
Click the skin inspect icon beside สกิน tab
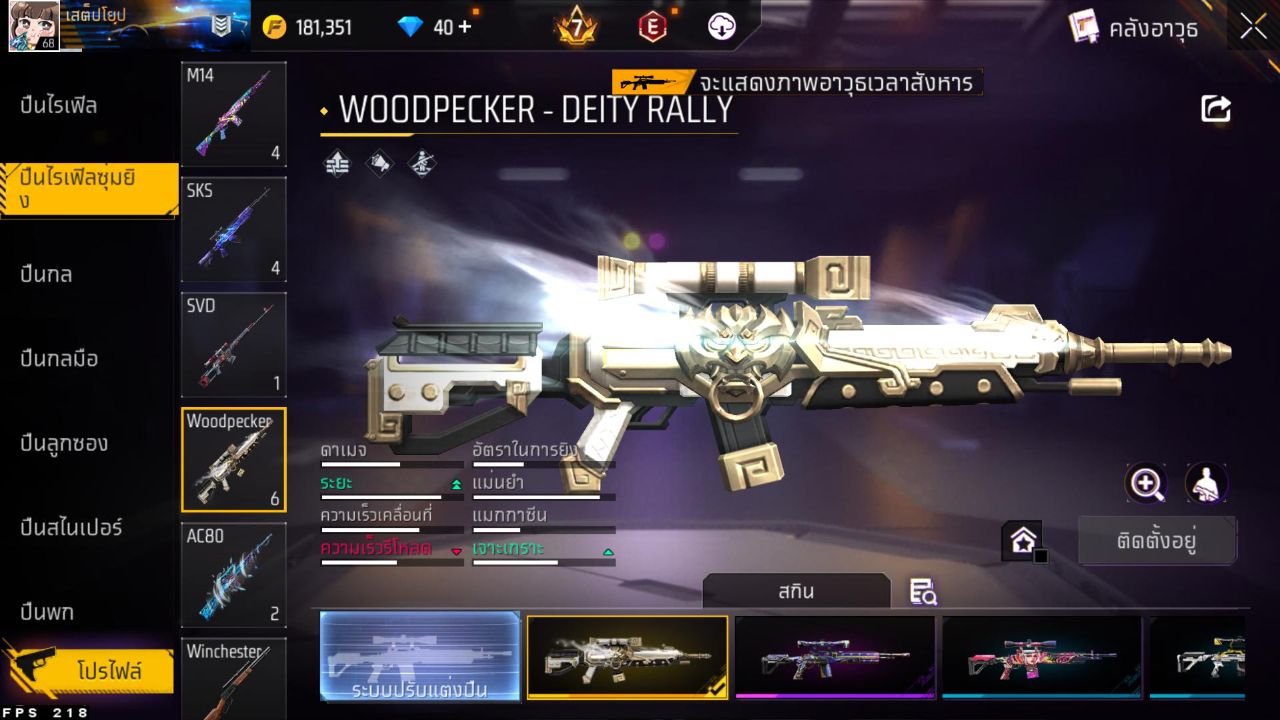pos(922,593)
